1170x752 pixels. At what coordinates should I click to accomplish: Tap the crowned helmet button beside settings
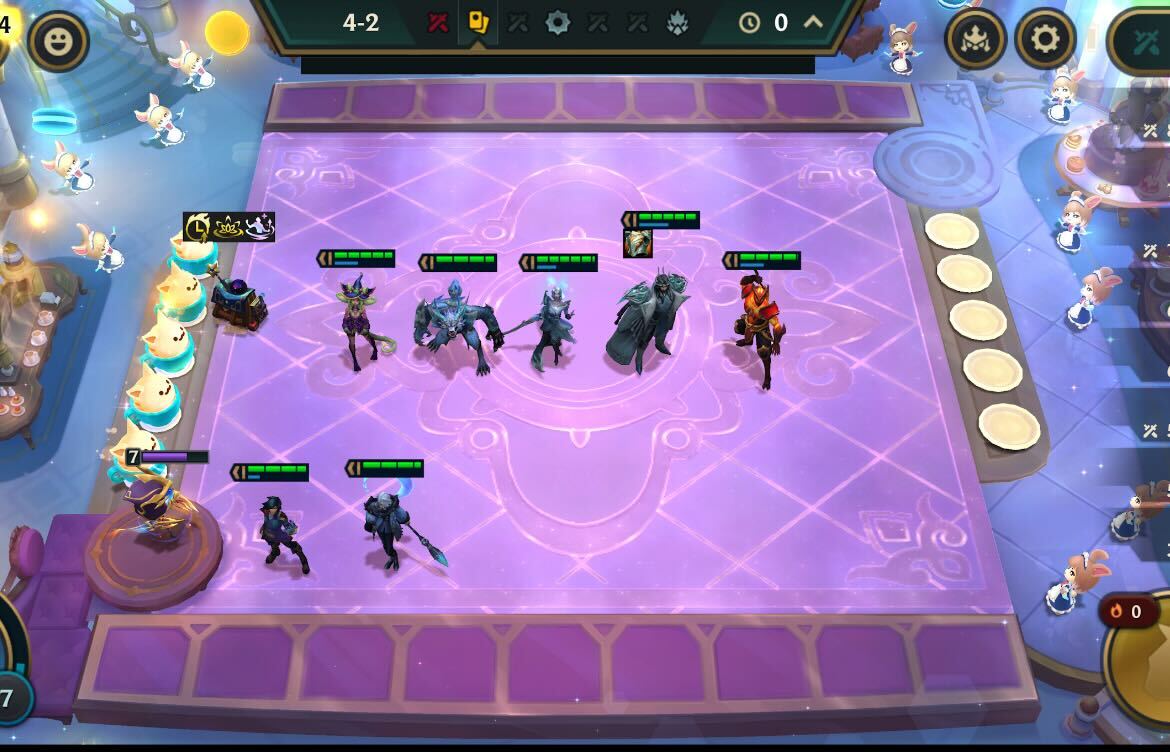[975, 39]
